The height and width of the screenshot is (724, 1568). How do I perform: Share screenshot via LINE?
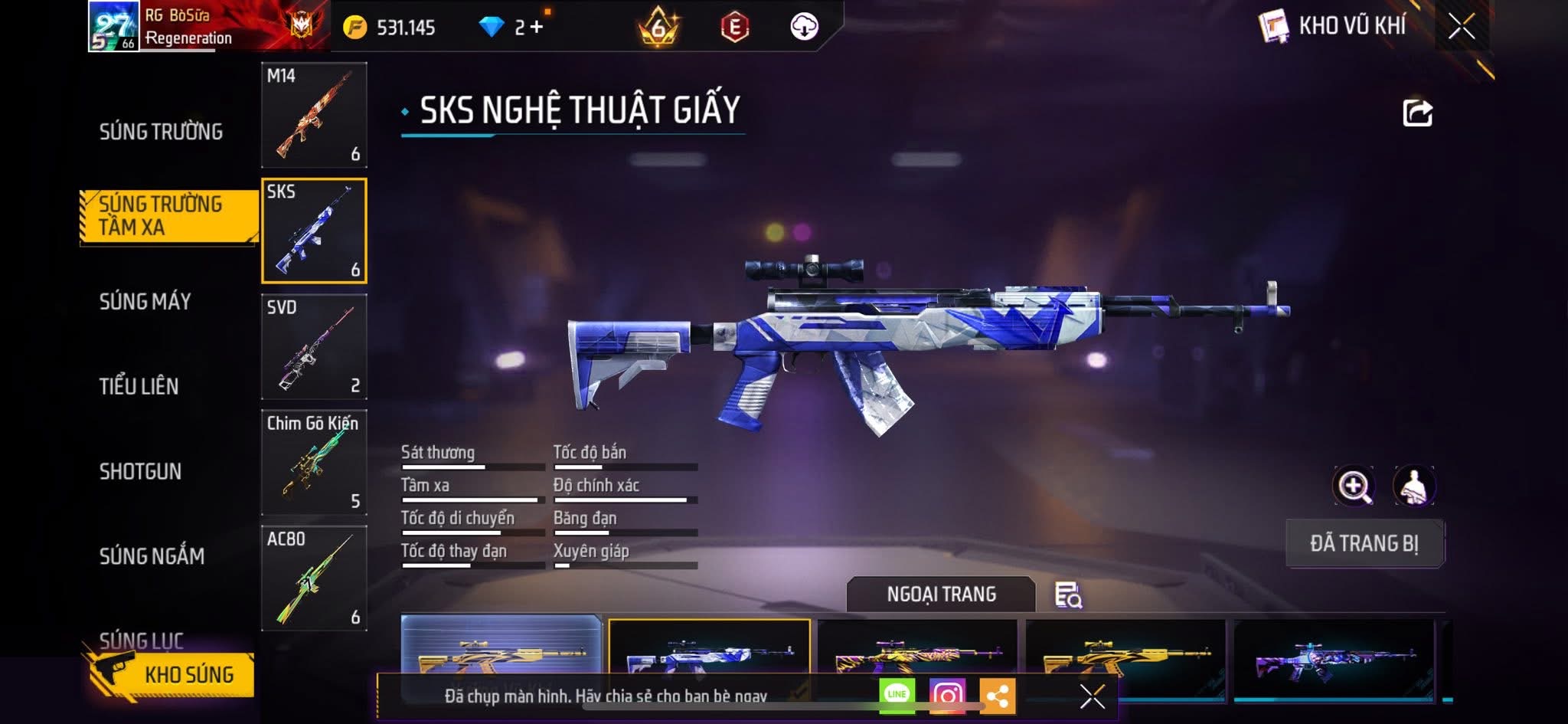897,695
